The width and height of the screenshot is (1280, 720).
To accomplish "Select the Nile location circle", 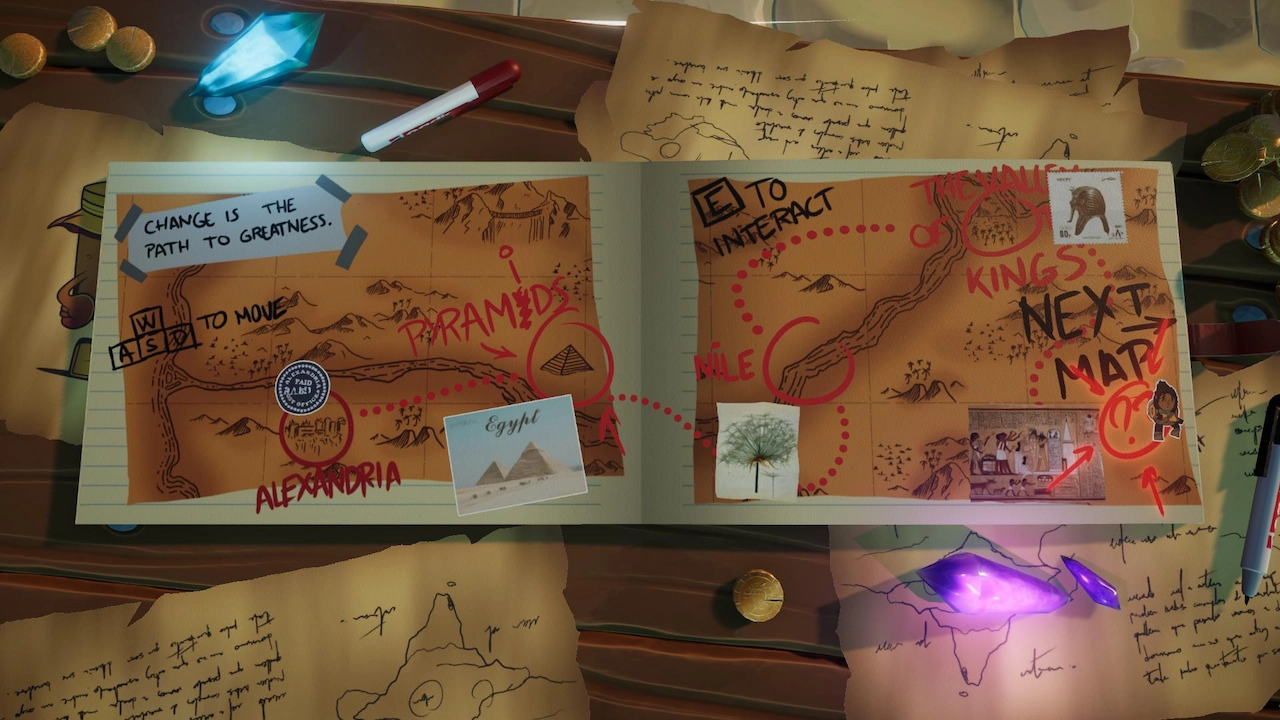I will click(x=806, y=359).
